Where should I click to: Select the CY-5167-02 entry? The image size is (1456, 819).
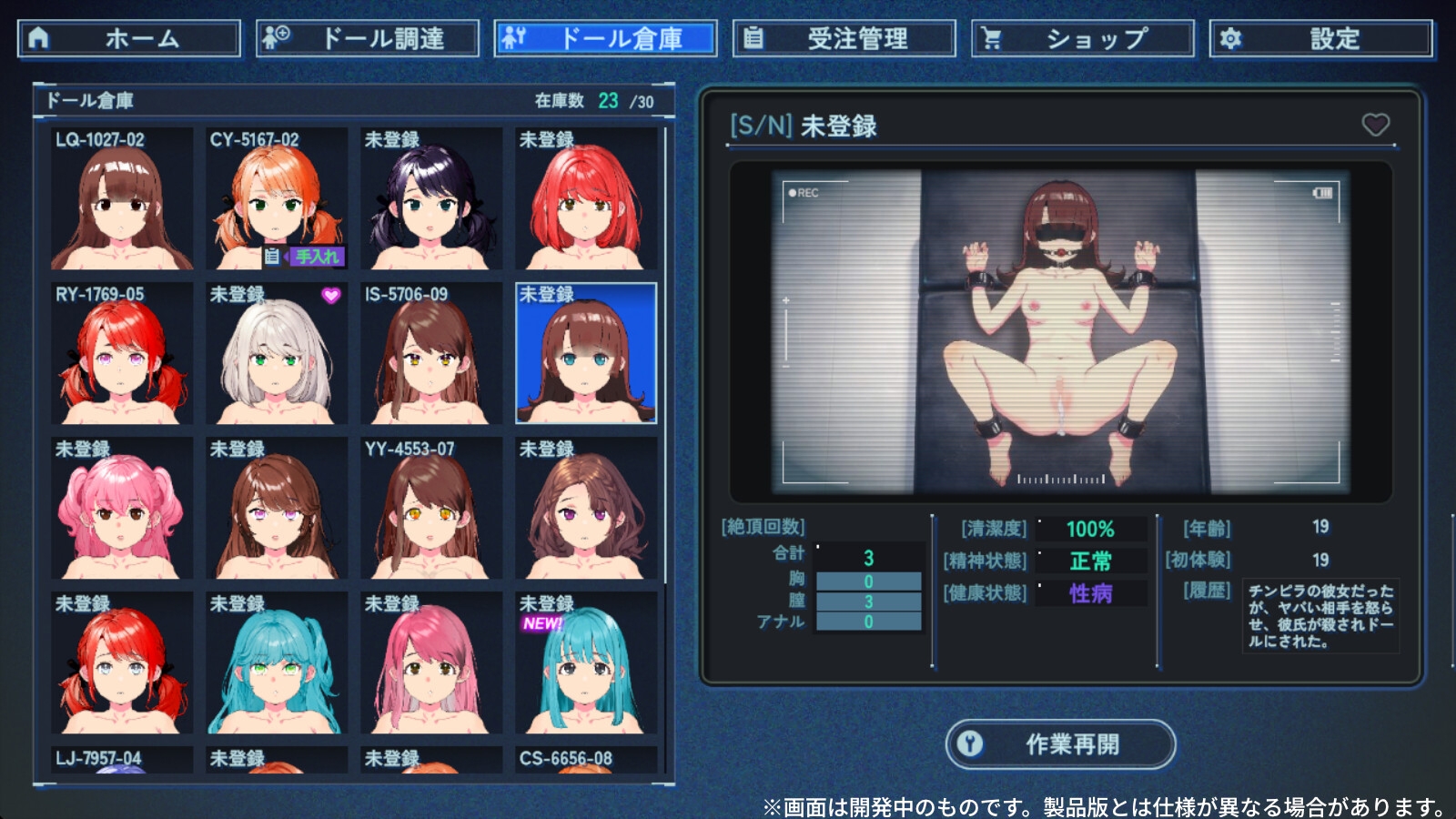(x=277, y=199)
